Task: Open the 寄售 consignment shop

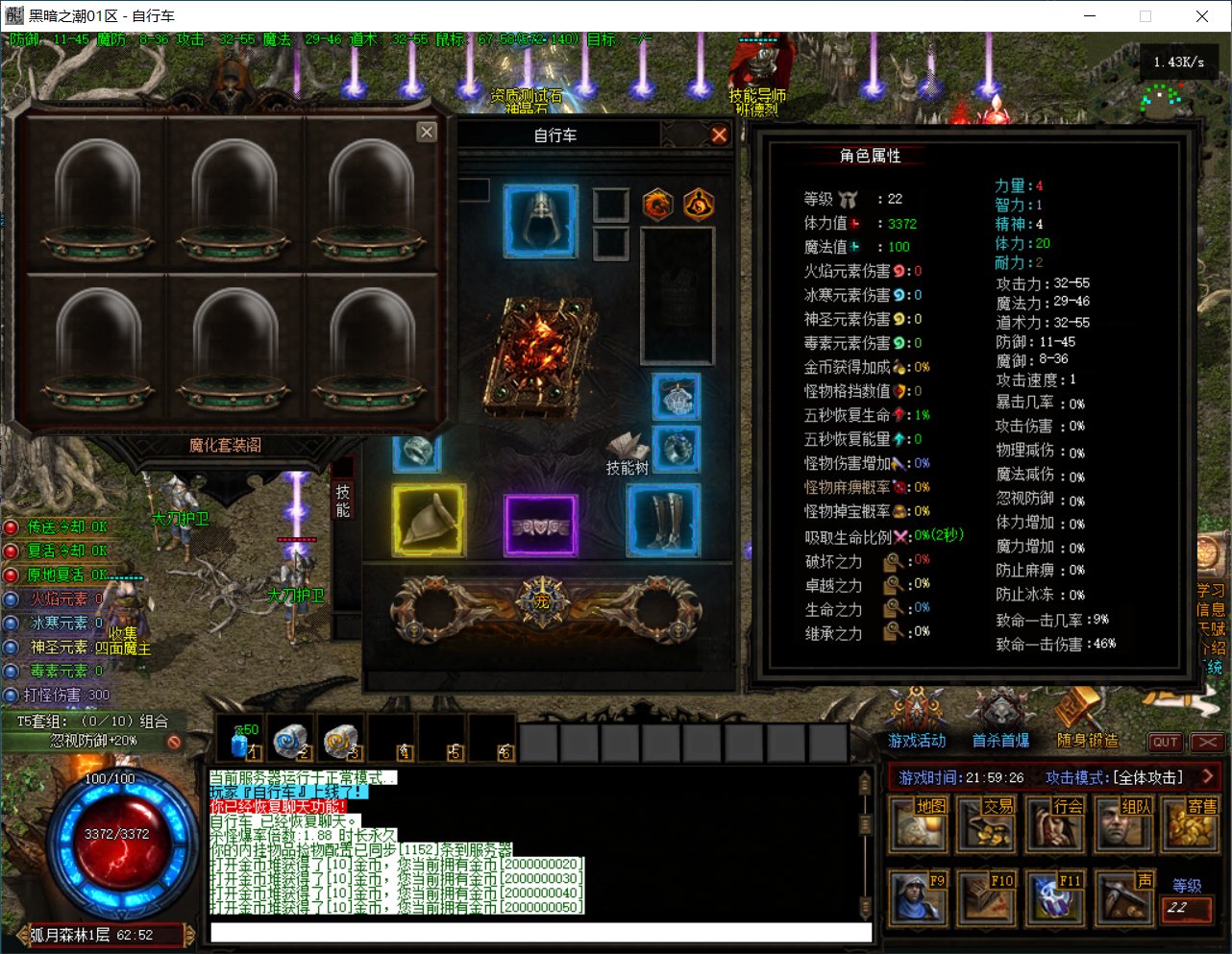Action: pyautogui.click(x=1191, y=824)
